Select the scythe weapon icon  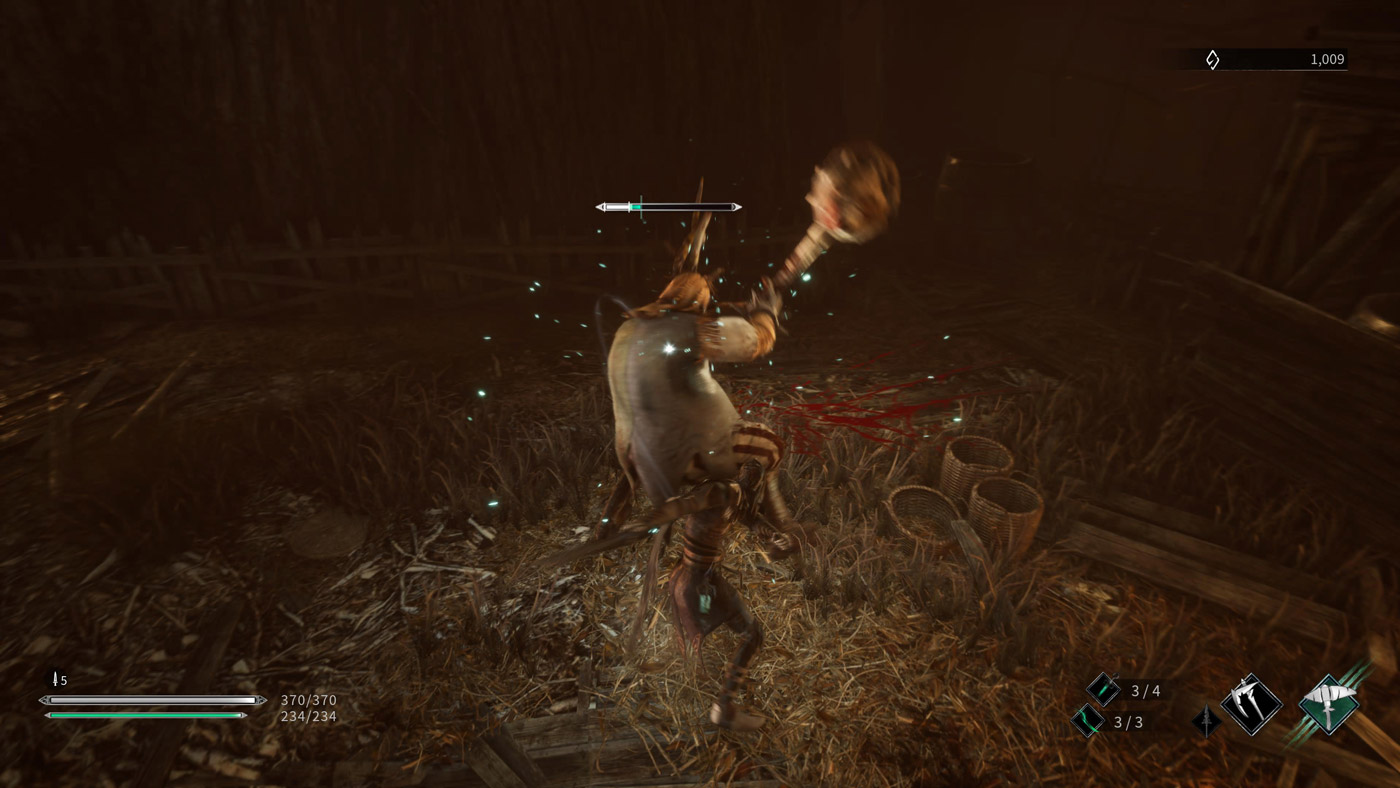pos(1251,704)
